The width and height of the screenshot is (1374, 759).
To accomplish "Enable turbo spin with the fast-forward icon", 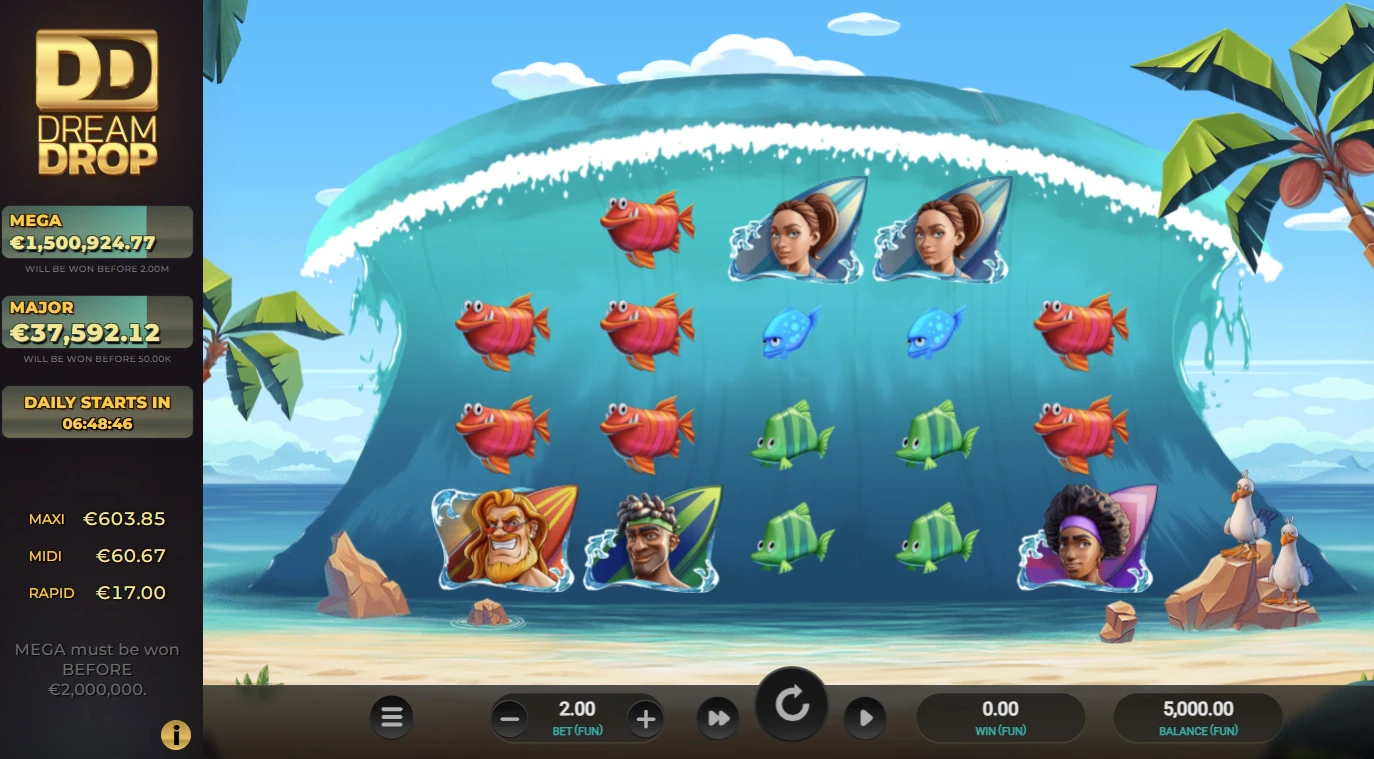I will coord(718,717).
